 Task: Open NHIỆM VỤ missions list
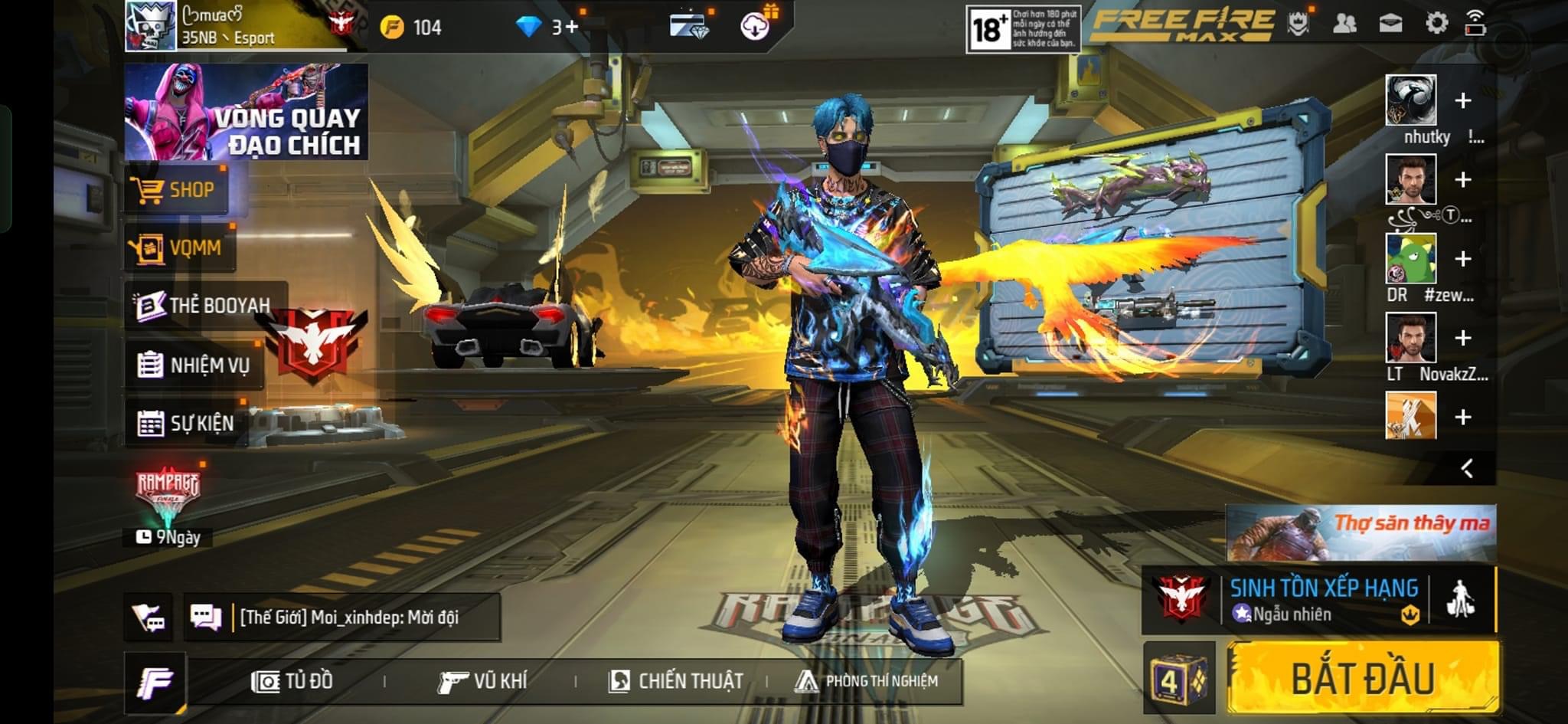pos(194,365)
